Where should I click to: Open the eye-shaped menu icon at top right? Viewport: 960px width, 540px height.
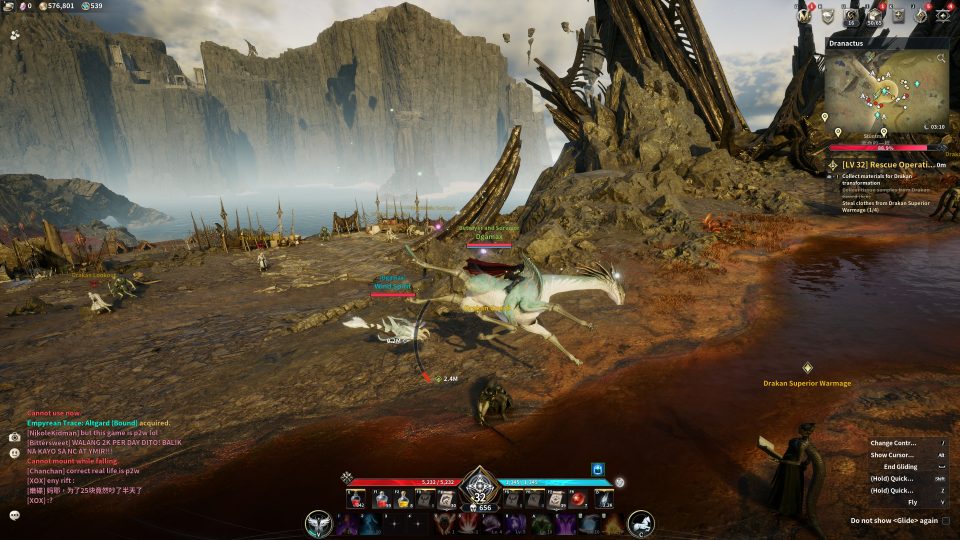click(942, 15)
